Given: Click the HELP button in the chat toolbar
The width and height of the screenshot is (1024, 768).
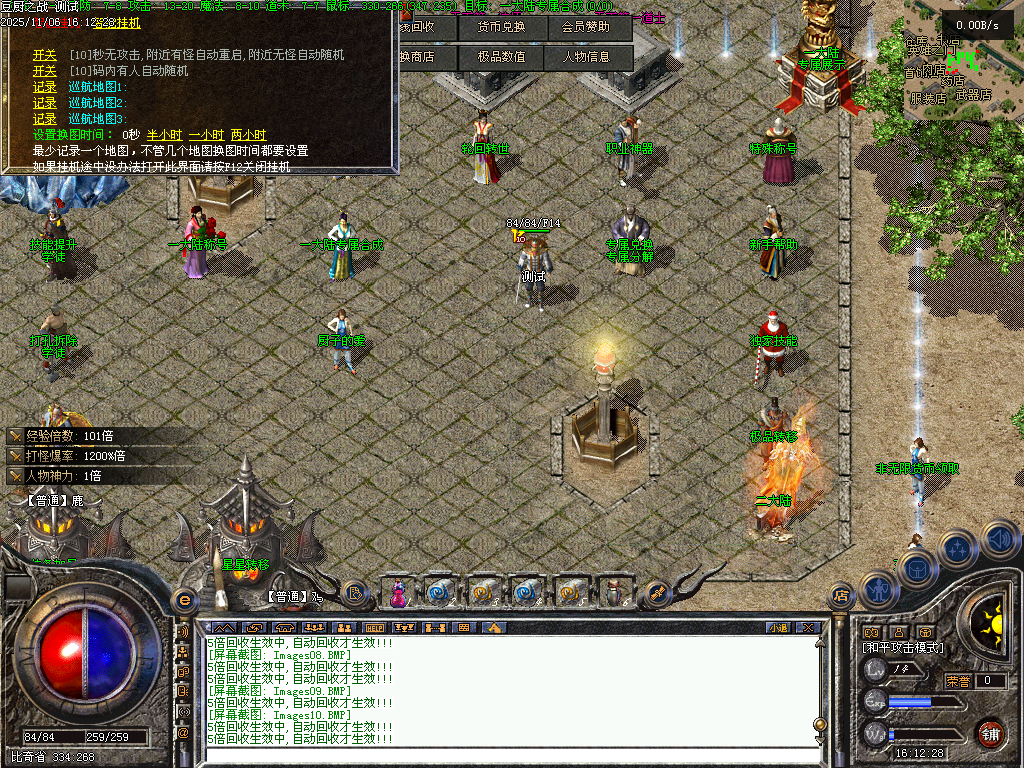Looking at the screenshot, I should pyautogui.click(x=373, y=628).
